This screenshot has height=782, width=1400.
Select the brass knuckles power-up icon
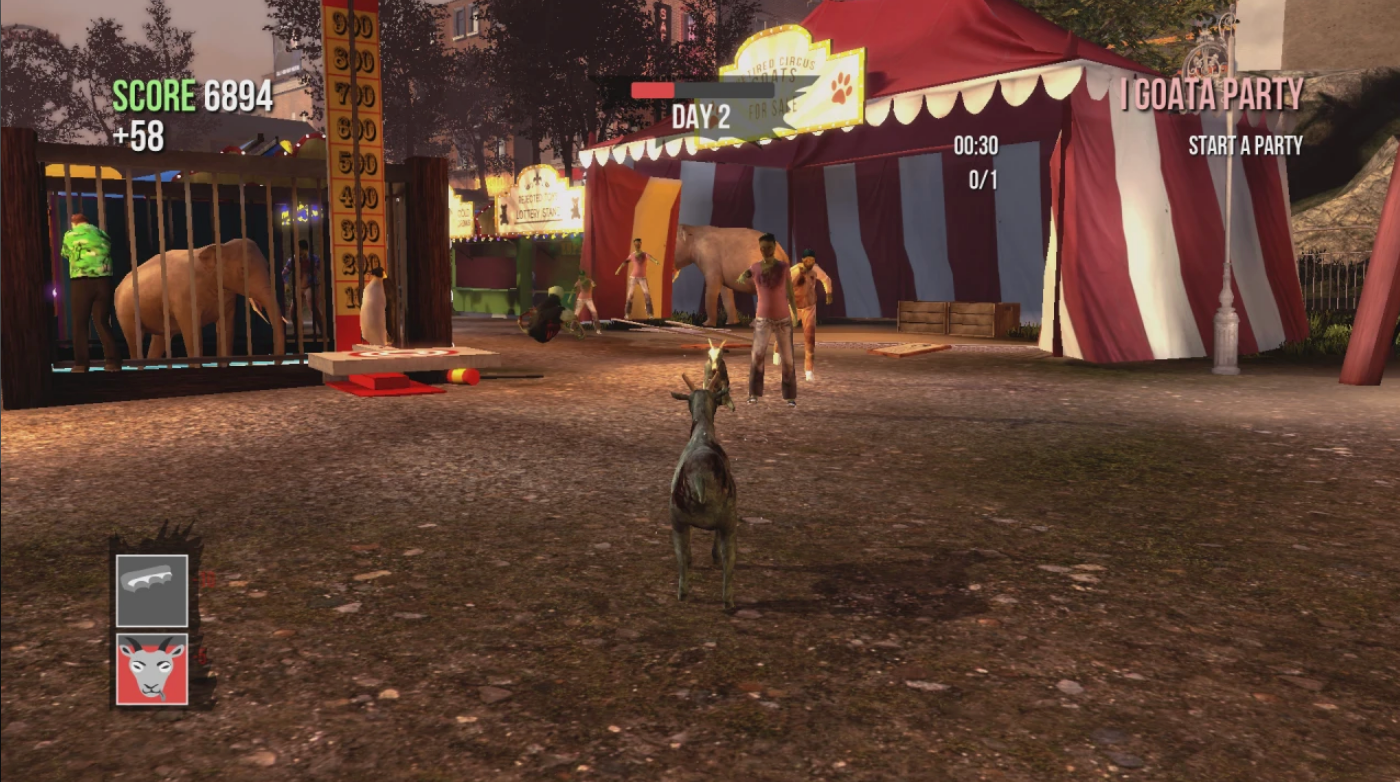[152, 591]
